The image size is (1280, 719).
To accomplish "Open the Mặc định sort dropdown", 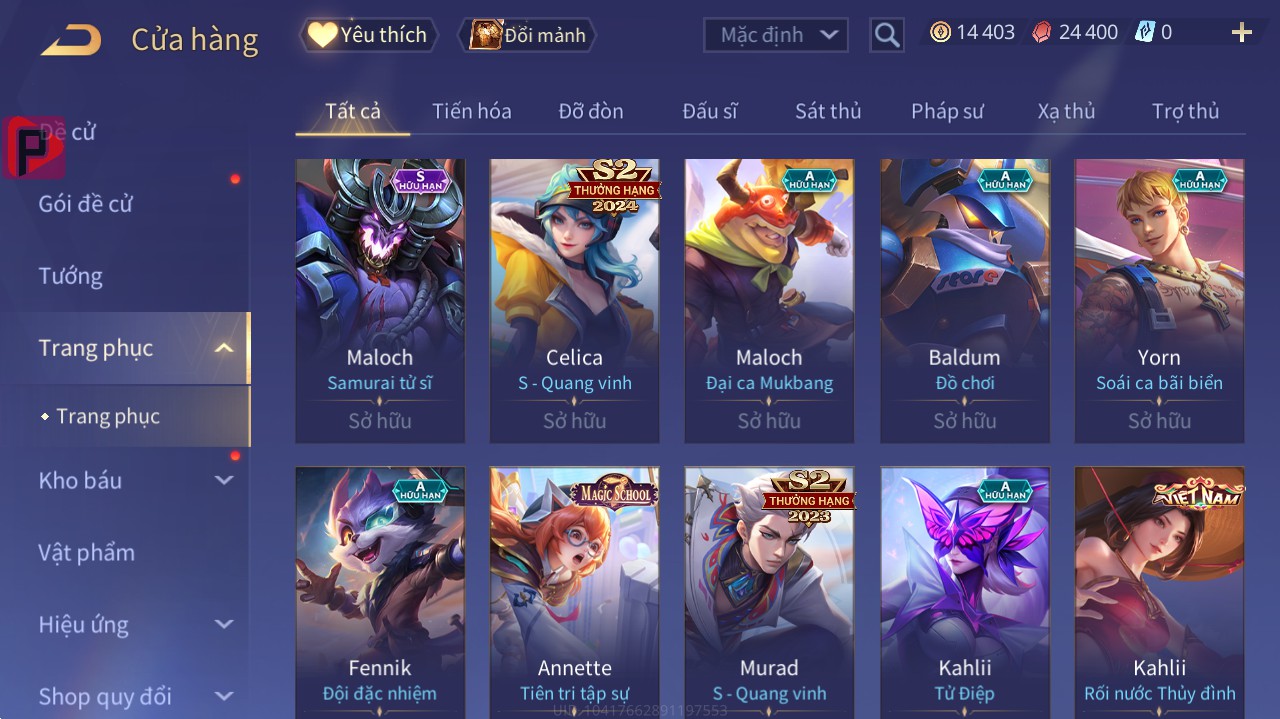I will (x=776, y=35).
